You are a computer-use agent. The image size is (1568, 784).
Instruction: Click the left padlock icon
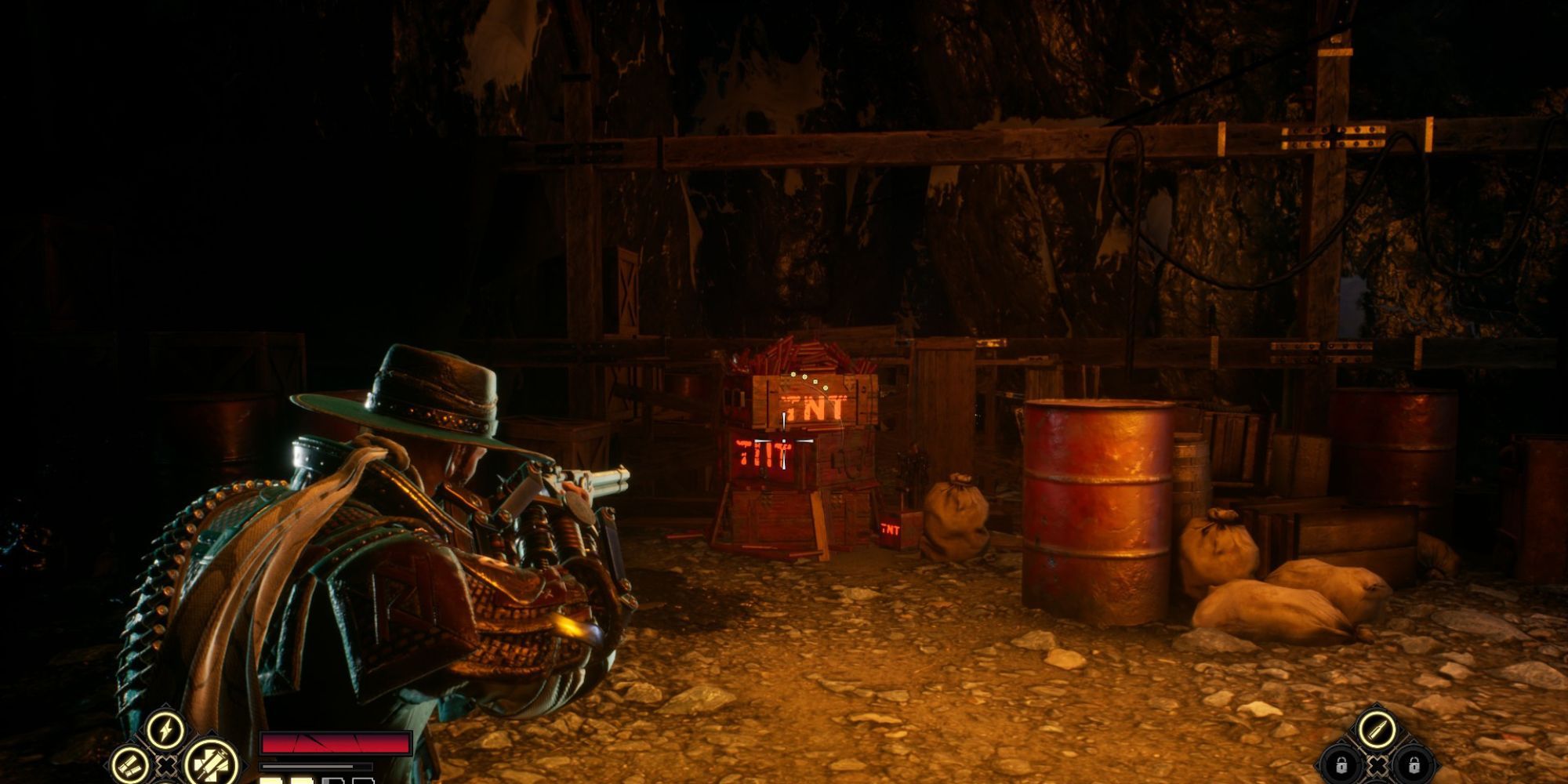pos(1341,766)
